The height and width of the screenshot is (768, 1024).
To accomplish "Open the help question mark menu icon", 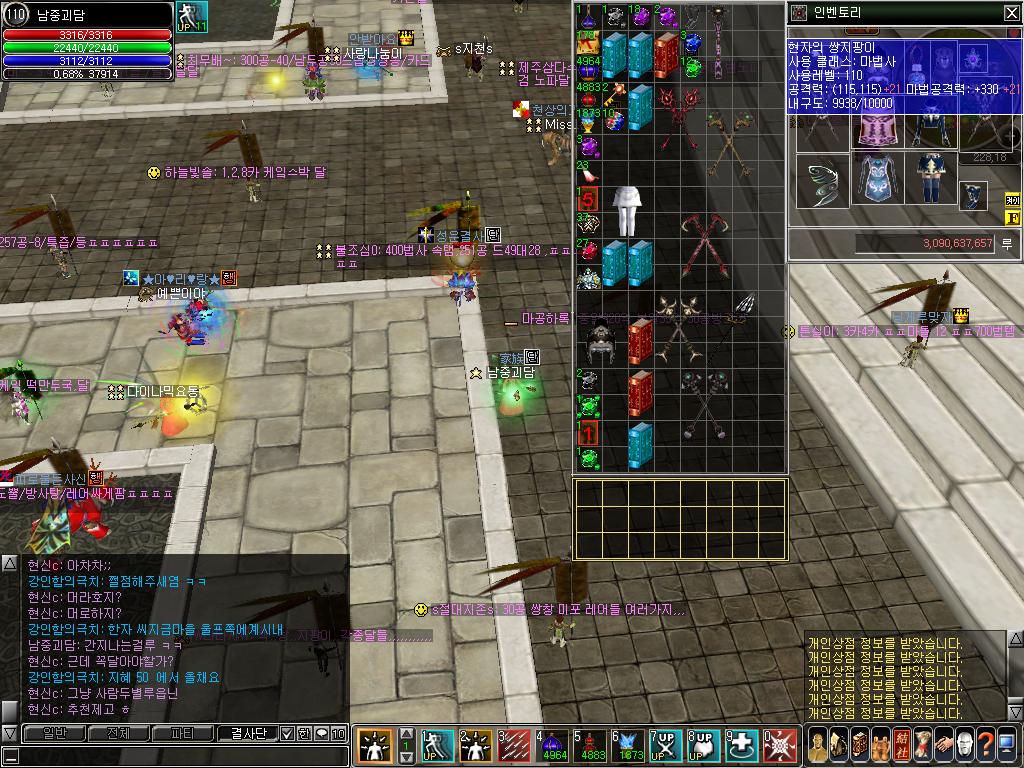I will [984, 745].
